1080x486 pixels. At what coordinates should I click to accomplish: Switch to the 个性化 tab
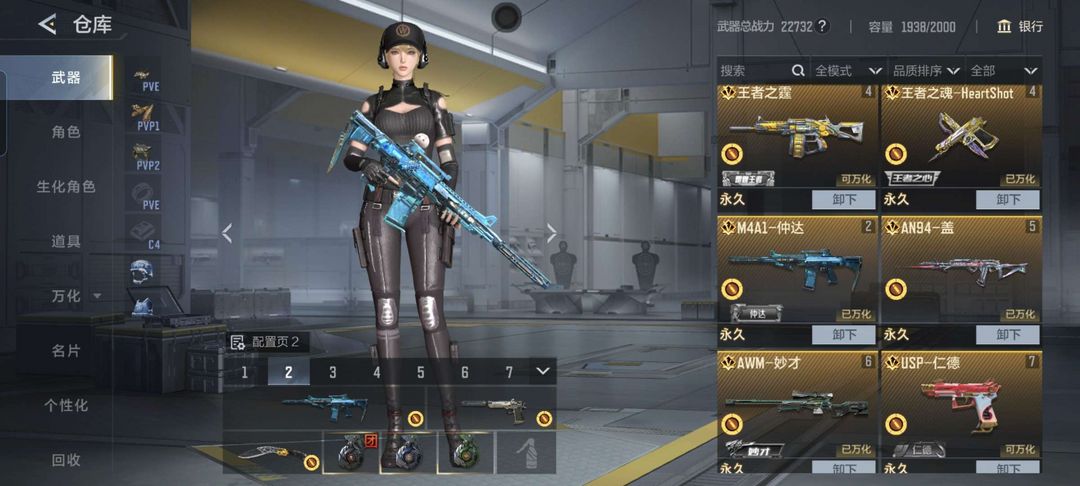66,405
